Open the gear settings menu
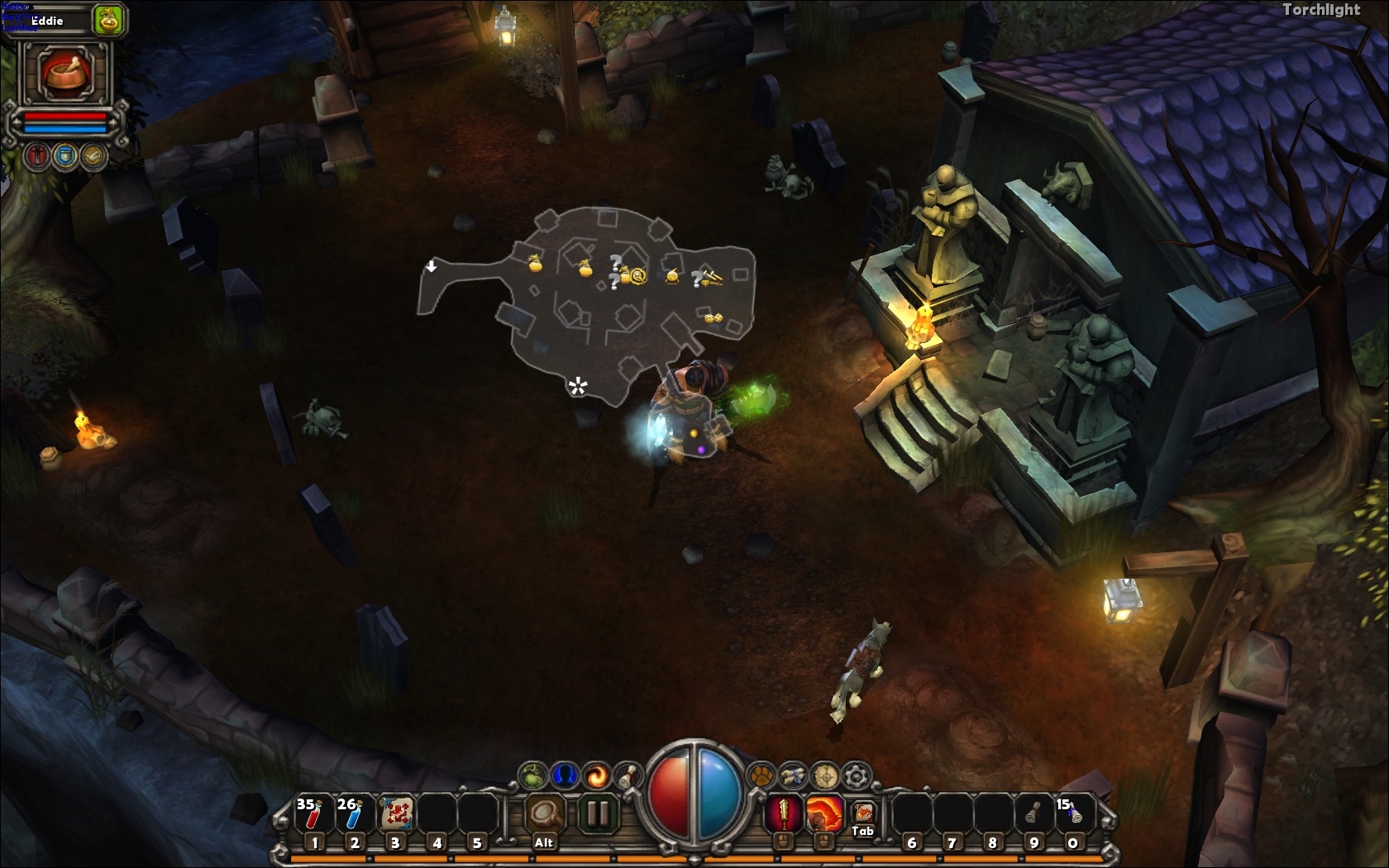 click(x=857, y=775)
